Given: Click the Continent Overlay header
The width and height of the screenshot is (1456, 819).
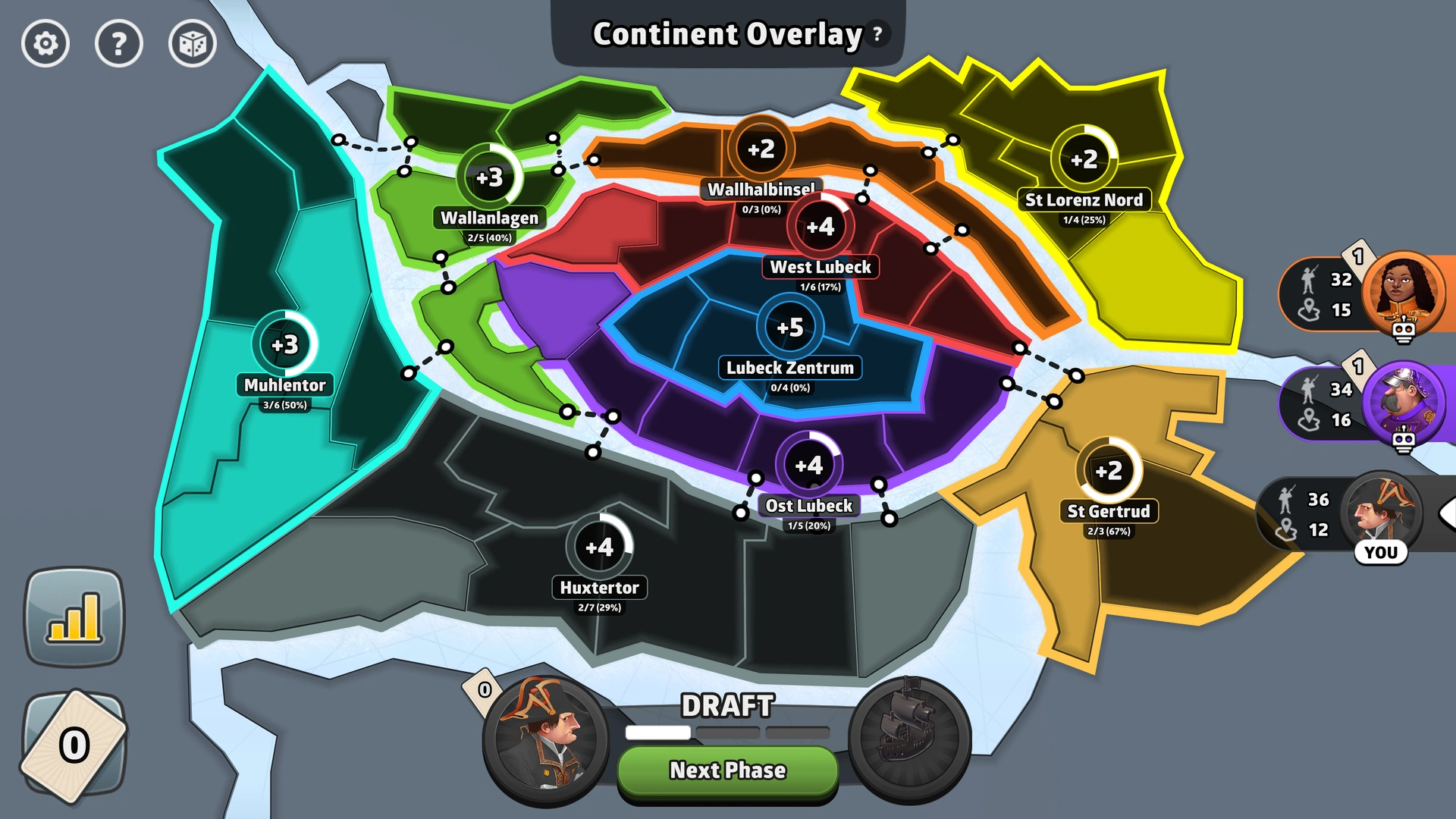Looking at the screenshot, I should coord(726,34).
